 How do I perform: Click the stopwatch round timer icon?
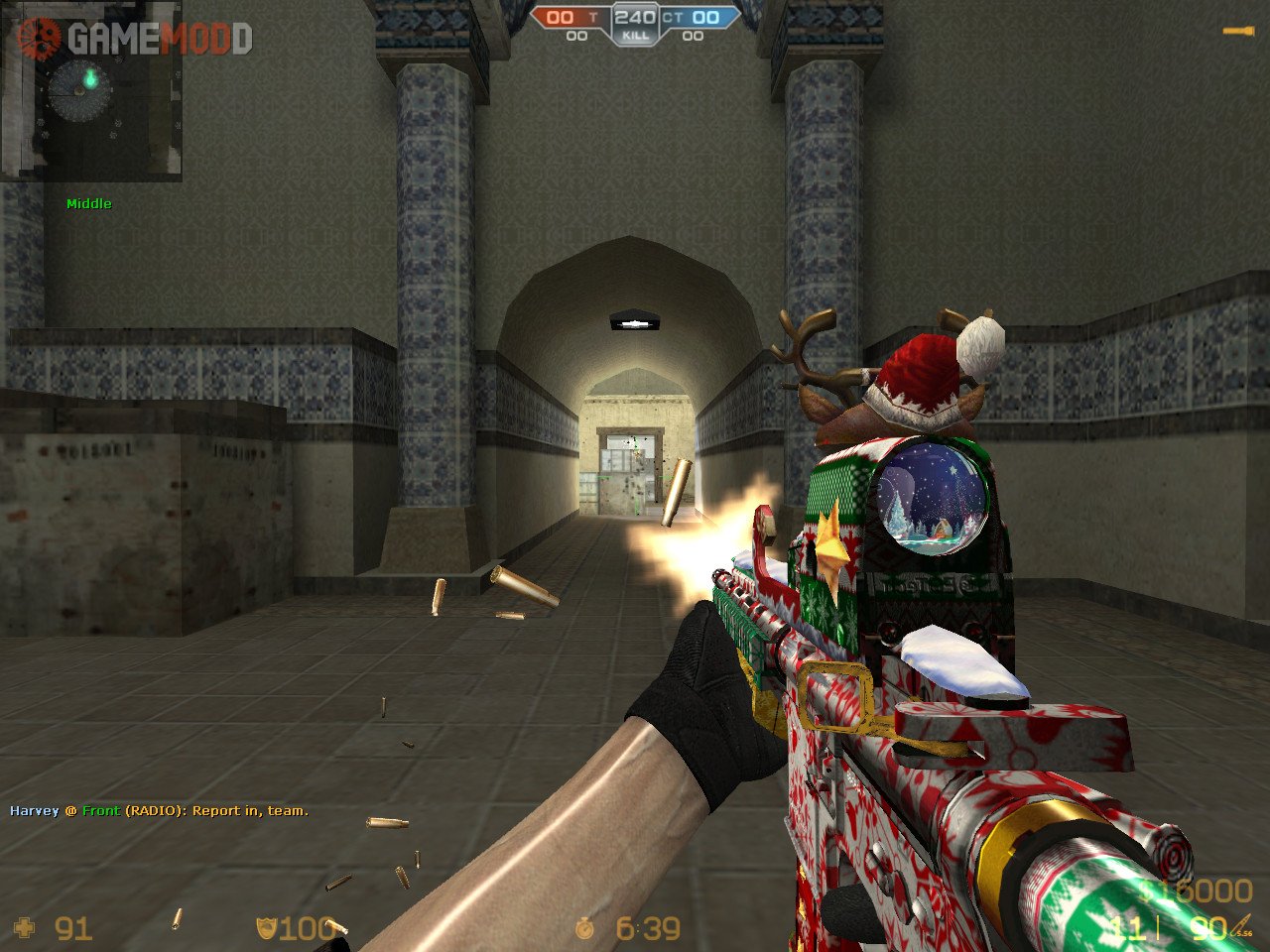pyautogui.click(x=585, y=928)
